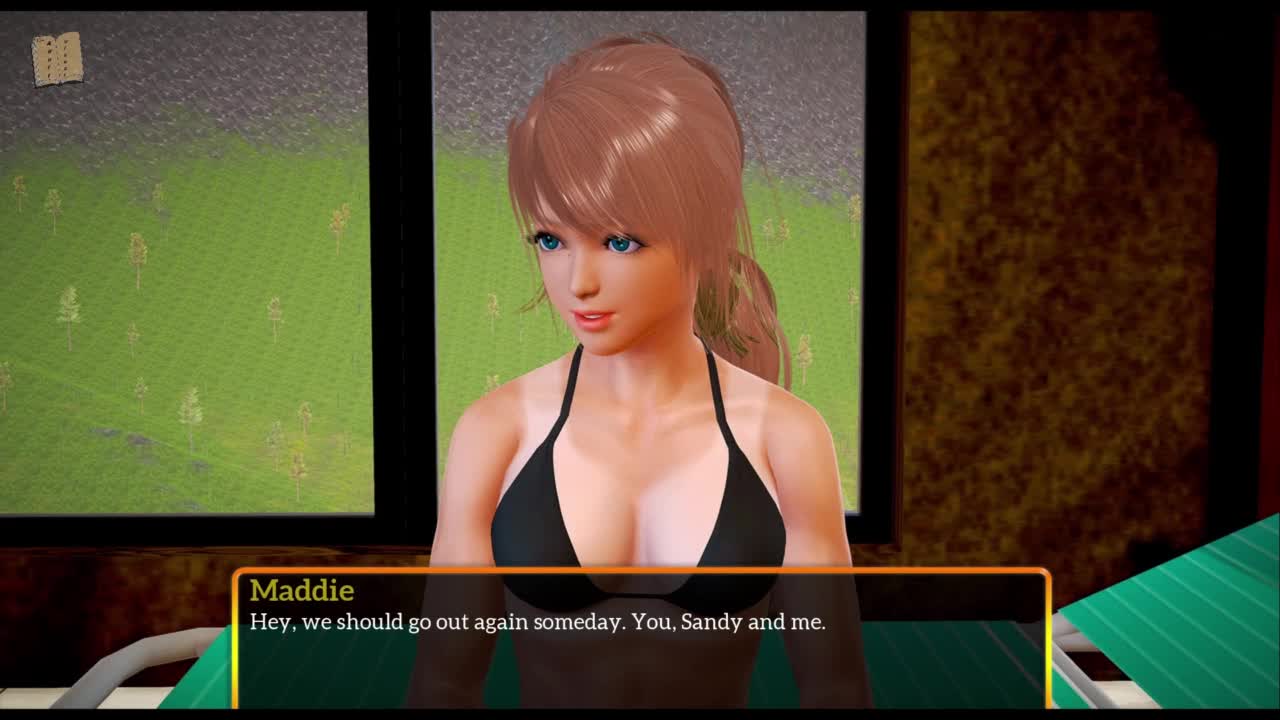Open the journal book icon

(57, 59)
